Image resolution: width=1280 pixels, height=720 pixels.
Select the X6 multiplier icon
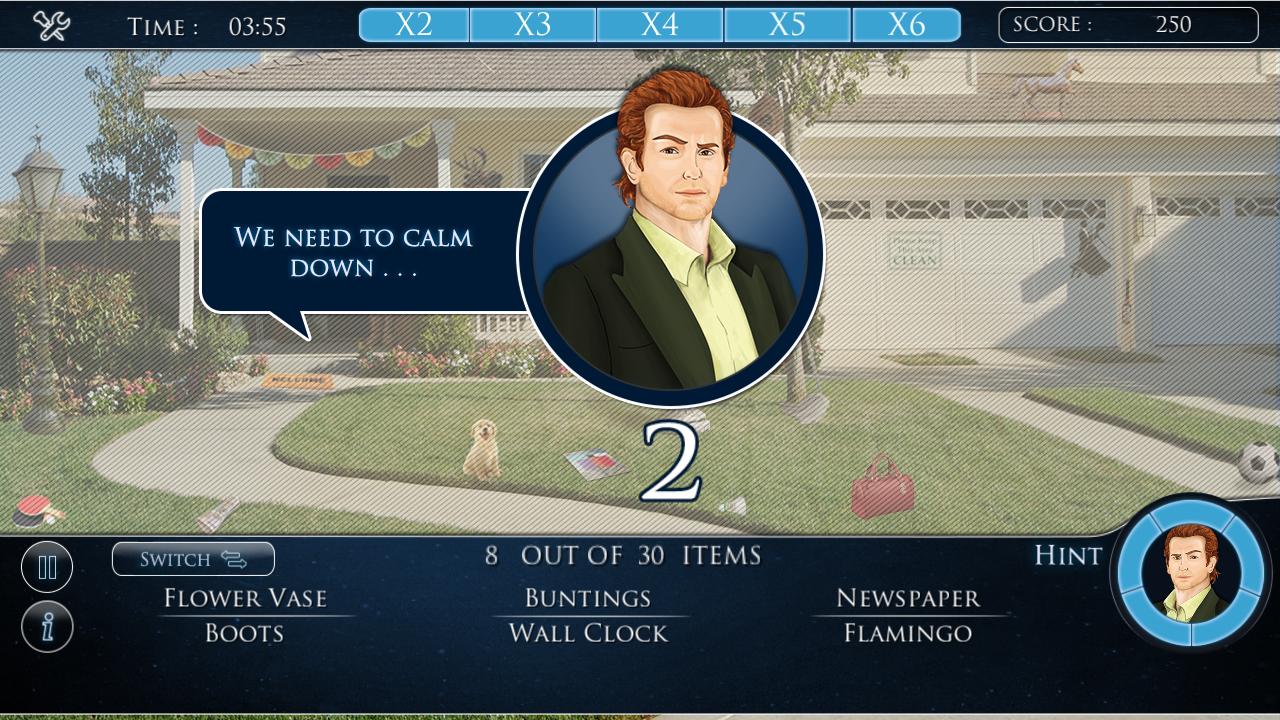click(x=908, y=24)
